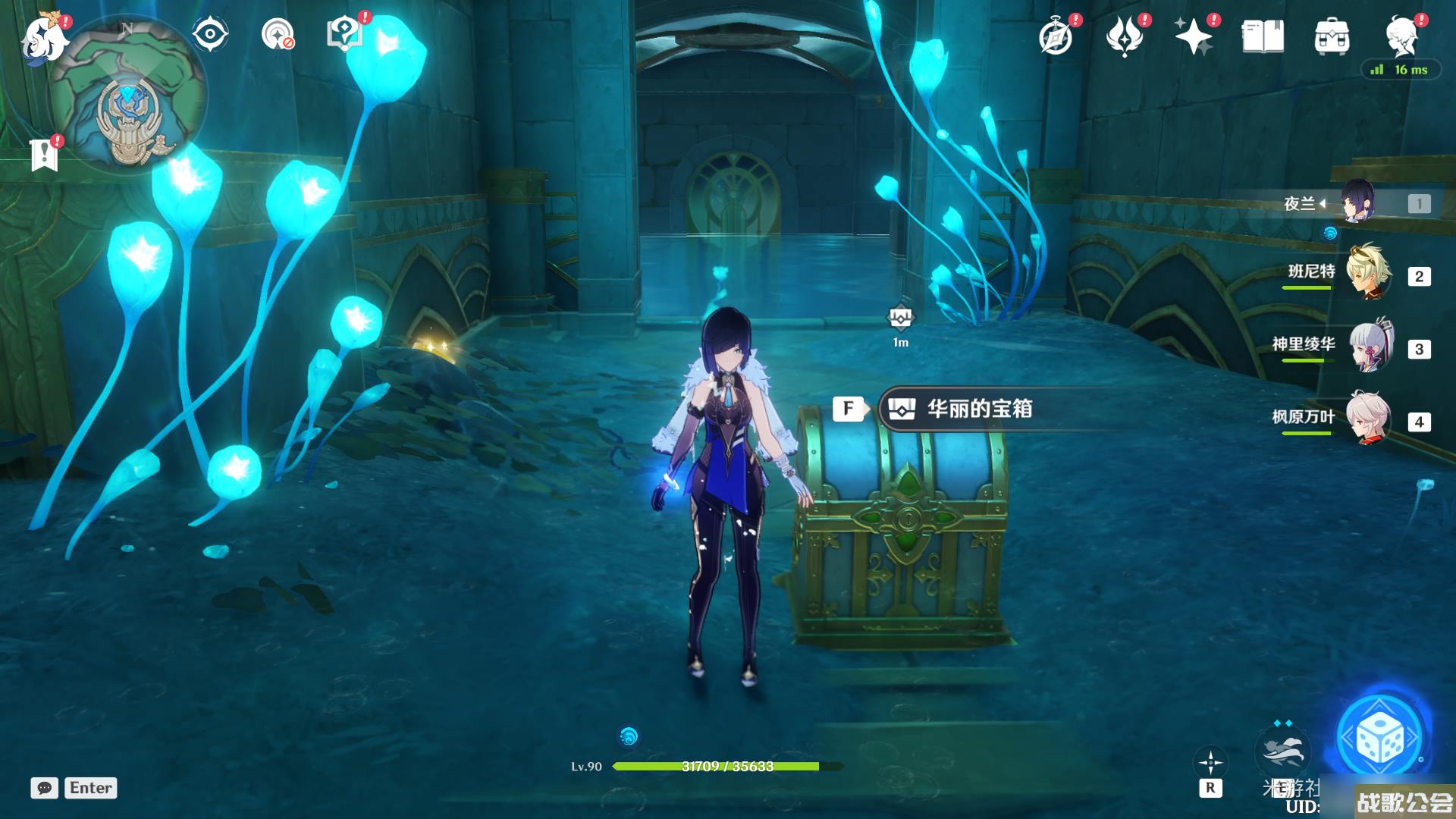Open the quest log bookmark icon

(44, 155)
